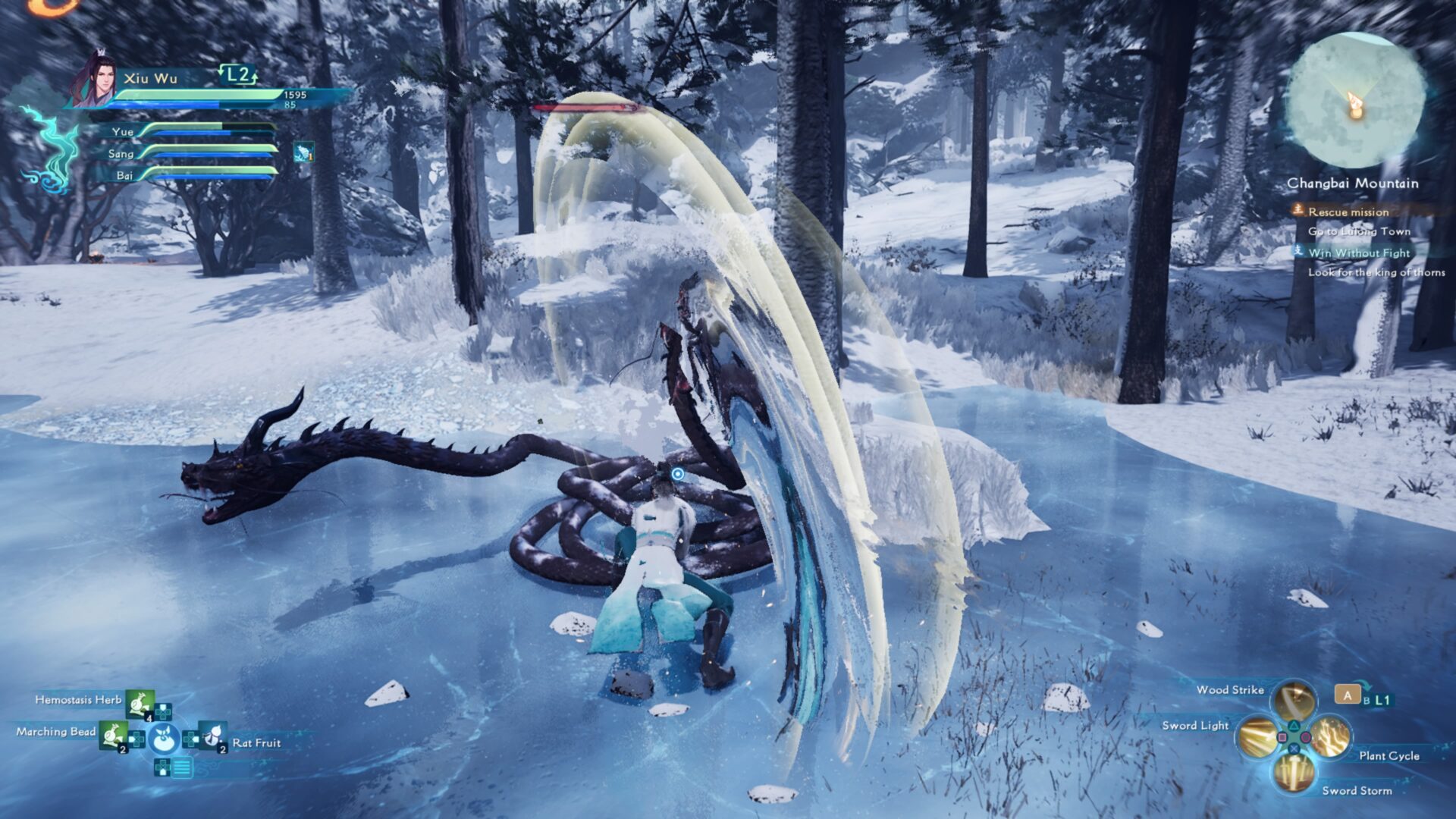Click the A button prompt by the skill wheel
This screenshot has width=1456, height=819.
(x=1348, y=695)
